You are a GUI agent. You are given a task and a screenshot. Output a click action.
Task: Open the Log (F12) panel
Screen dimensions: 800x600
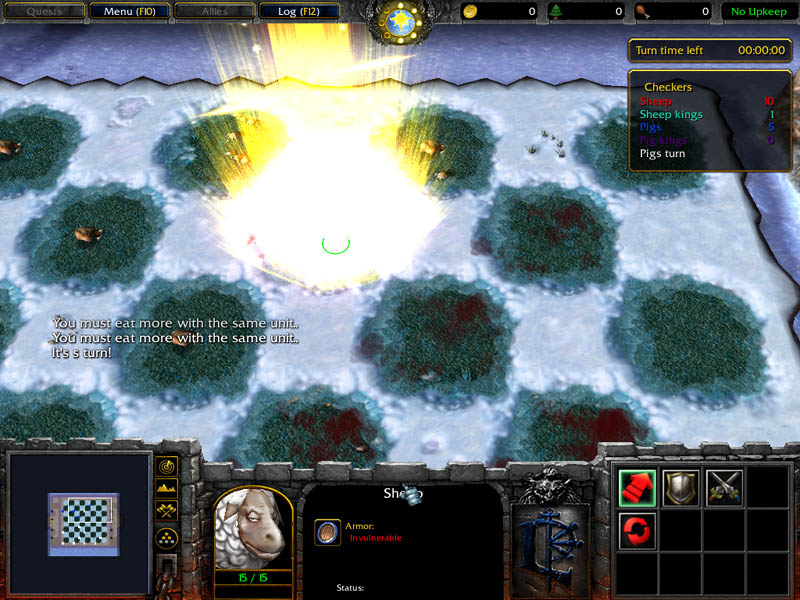coord(299,12)
